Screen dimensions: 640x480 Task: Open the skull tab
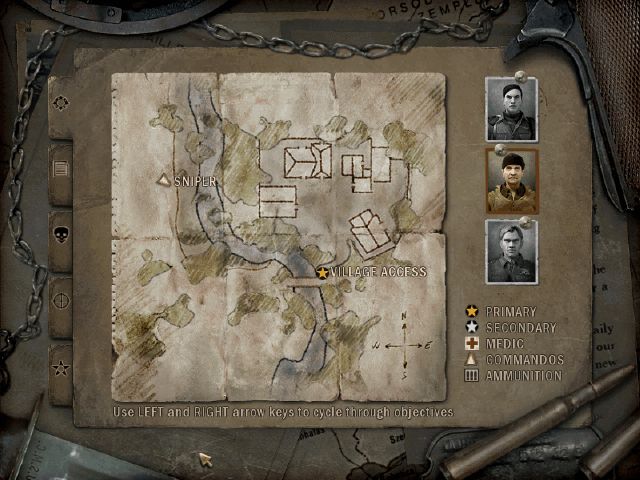tap(61, 236)
